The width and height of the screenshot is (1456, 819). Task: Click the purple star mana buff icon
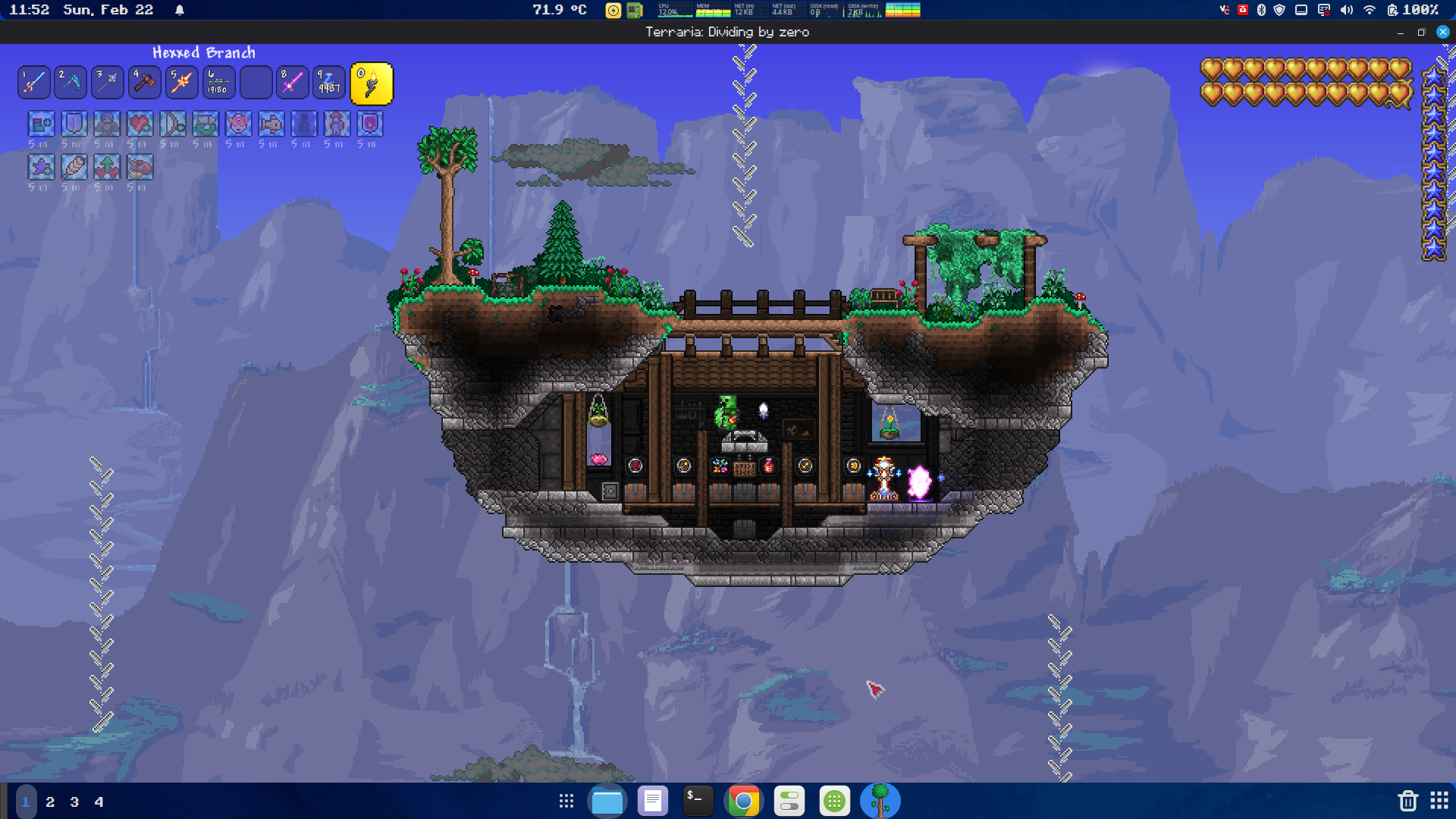(41, 167)
